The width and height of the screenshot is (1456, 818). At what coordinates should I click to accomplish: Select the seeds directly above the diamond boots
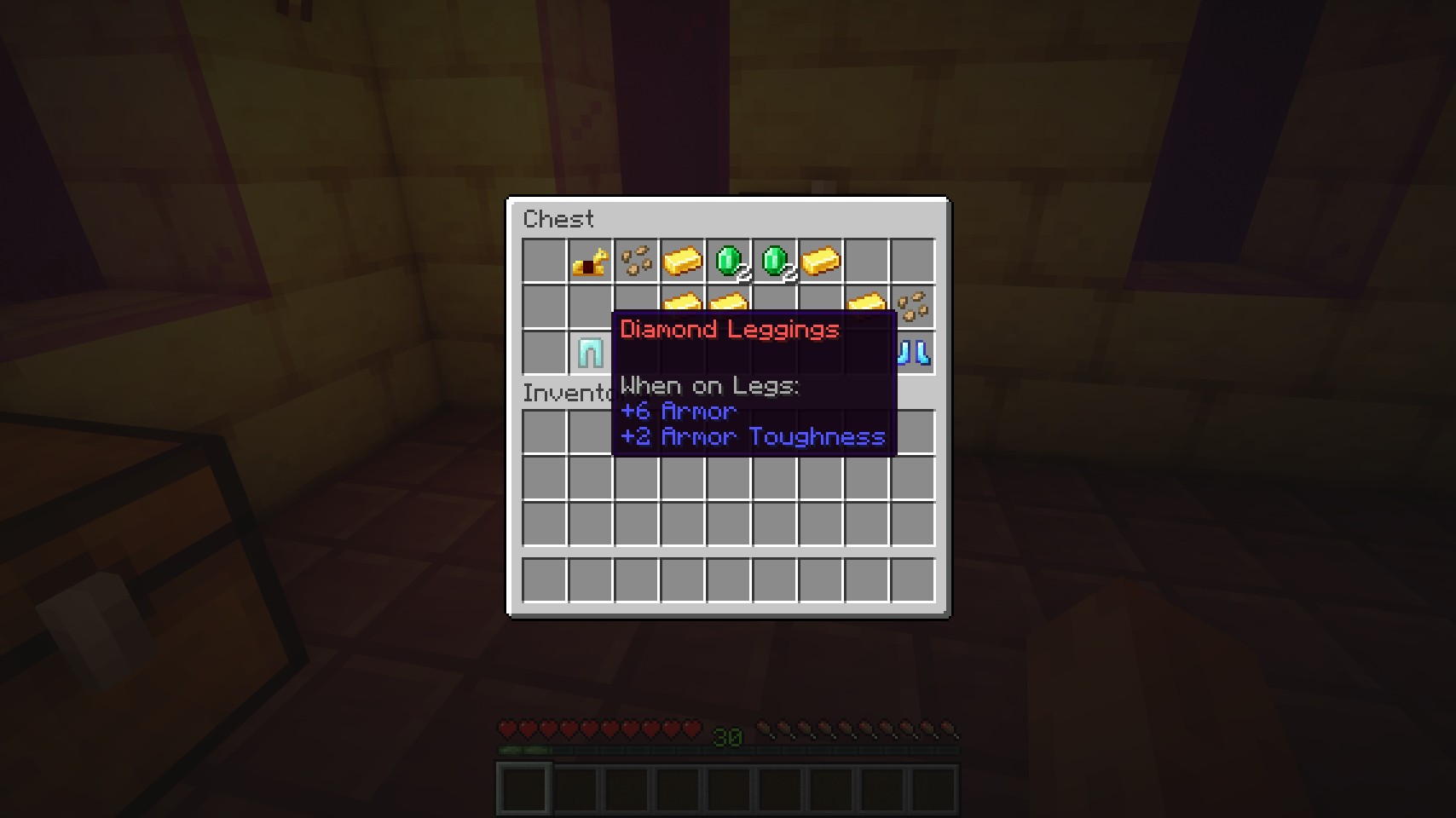(x=913, y=307)
